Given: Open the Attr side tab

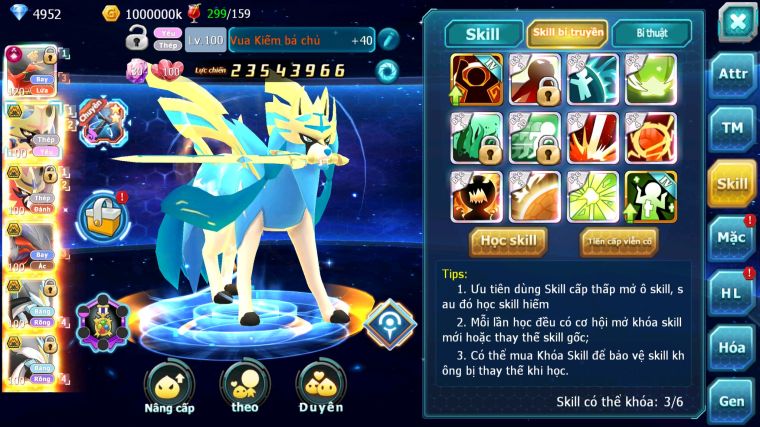Looking at the screenshot, I should point(732,74).
